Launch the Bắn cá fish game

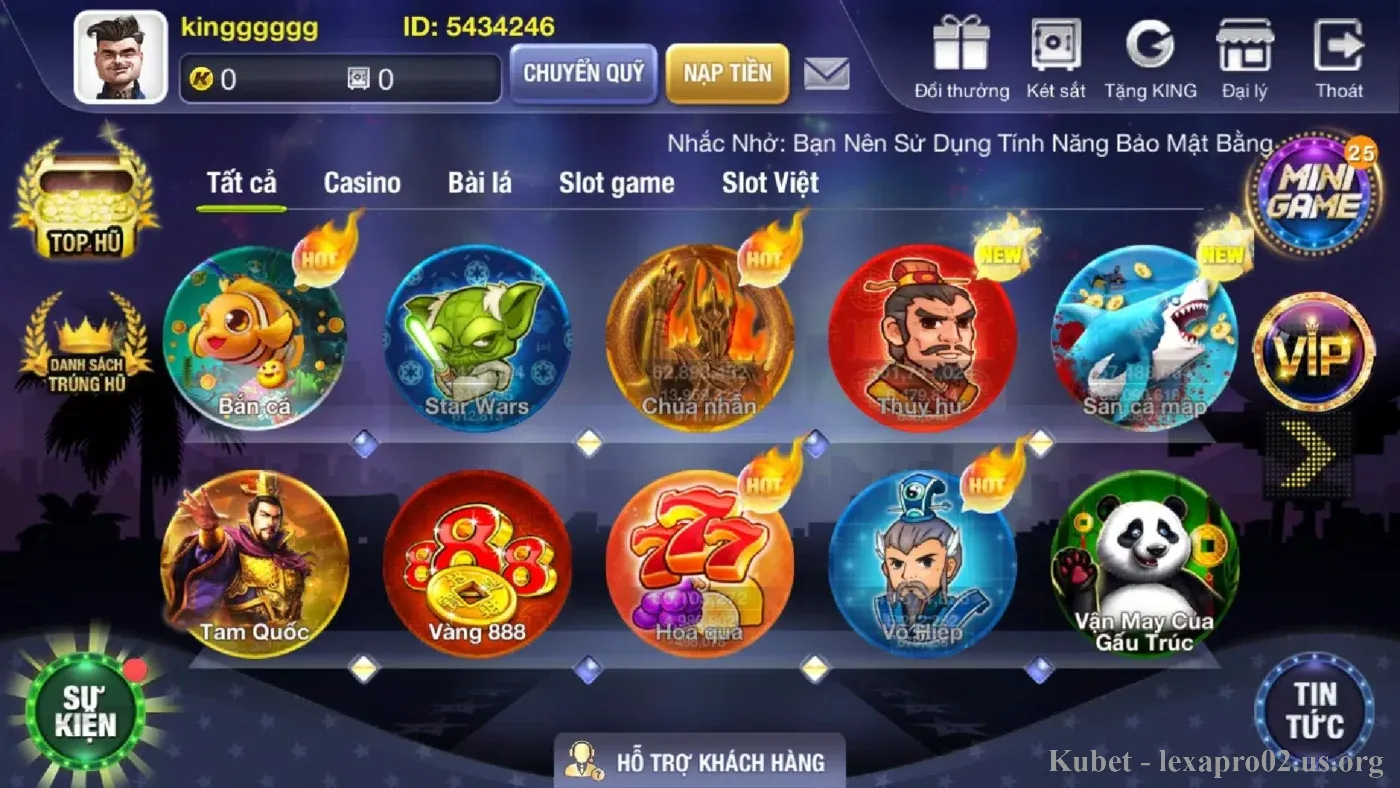[255, 338]
